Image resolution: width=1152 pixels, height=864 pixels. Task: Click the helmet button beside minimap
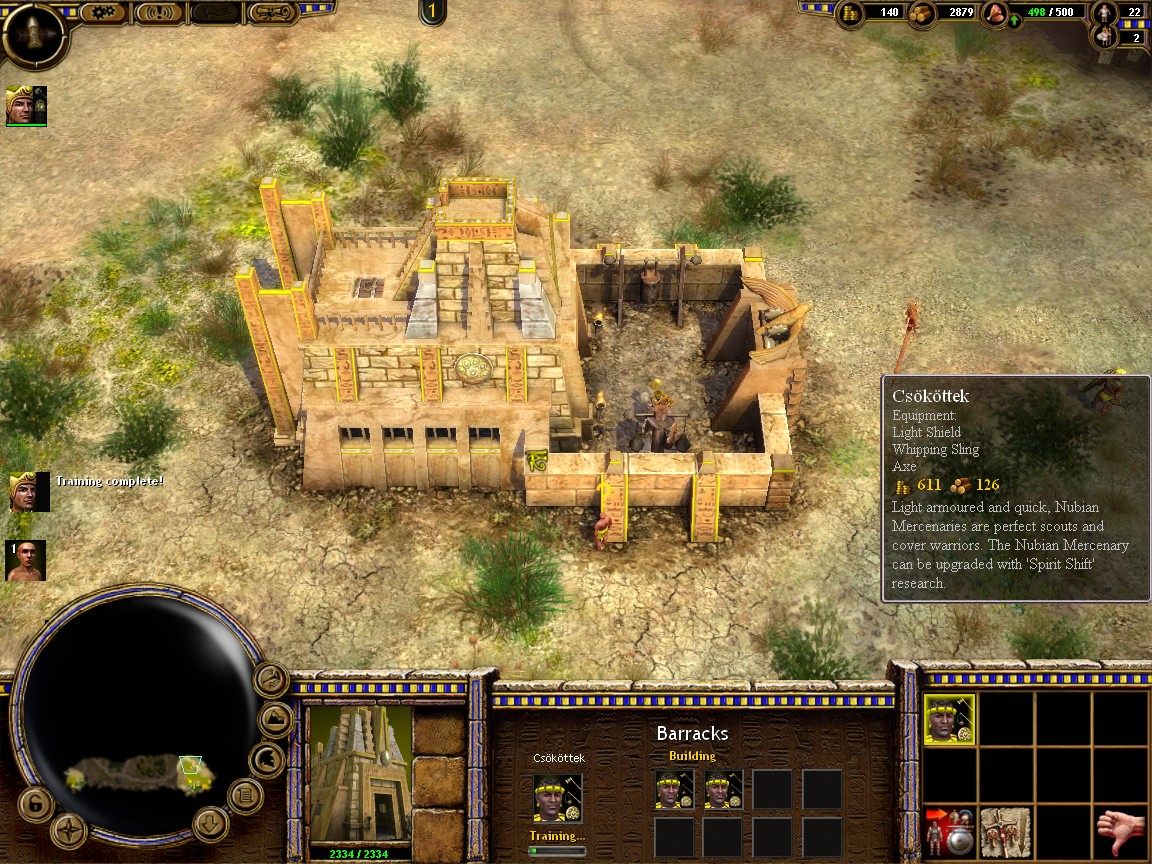click(266, 760)
